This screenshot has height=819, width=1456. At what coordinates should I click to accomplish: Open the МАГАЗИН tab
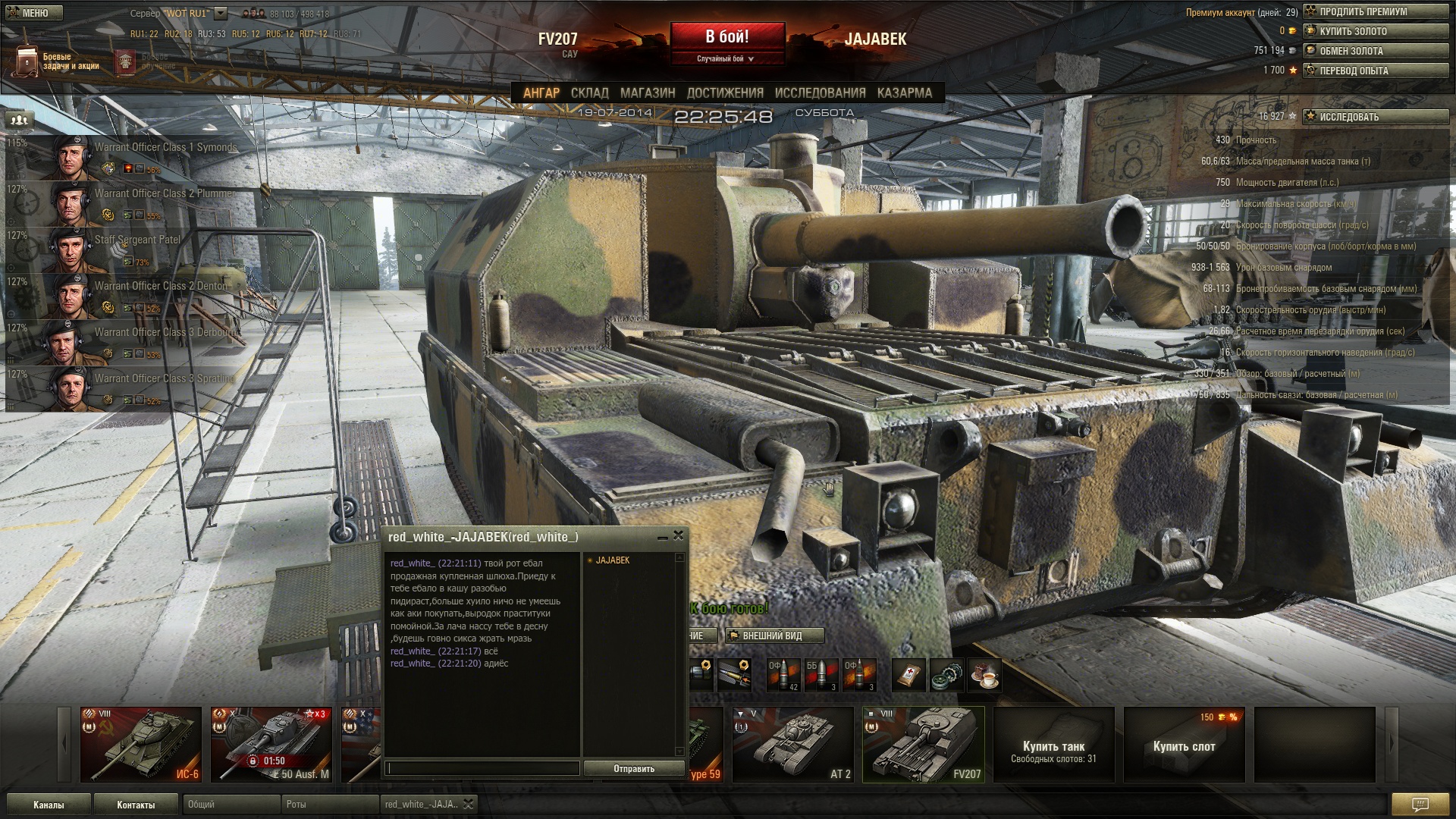click(647, 93)
